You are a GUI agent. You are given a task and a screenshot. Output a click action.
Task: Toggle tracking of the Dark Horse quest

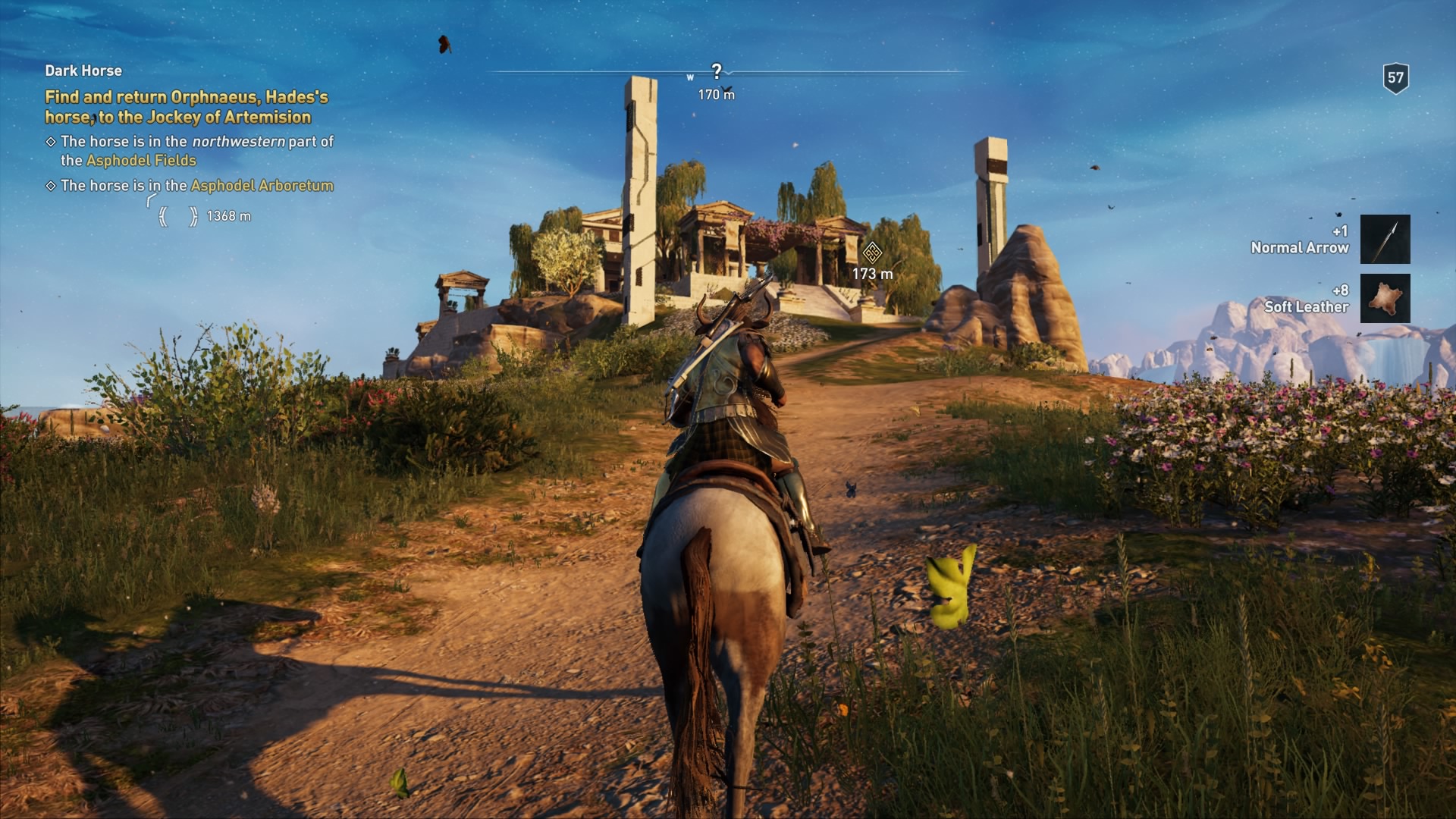[82, 71]
